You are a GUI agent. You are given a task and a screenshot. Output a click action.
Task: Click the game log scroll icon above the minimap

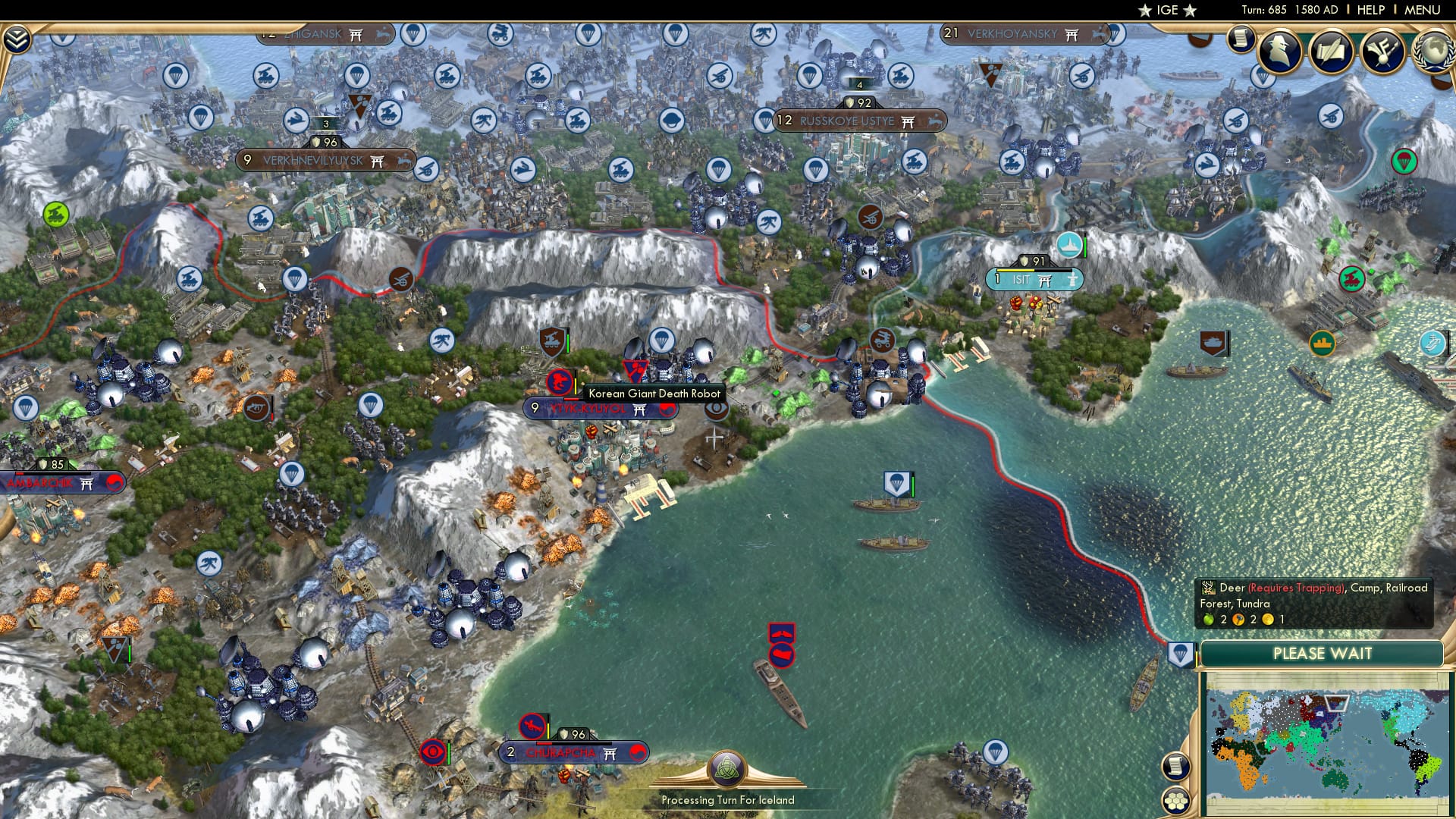pos(1176,766)
